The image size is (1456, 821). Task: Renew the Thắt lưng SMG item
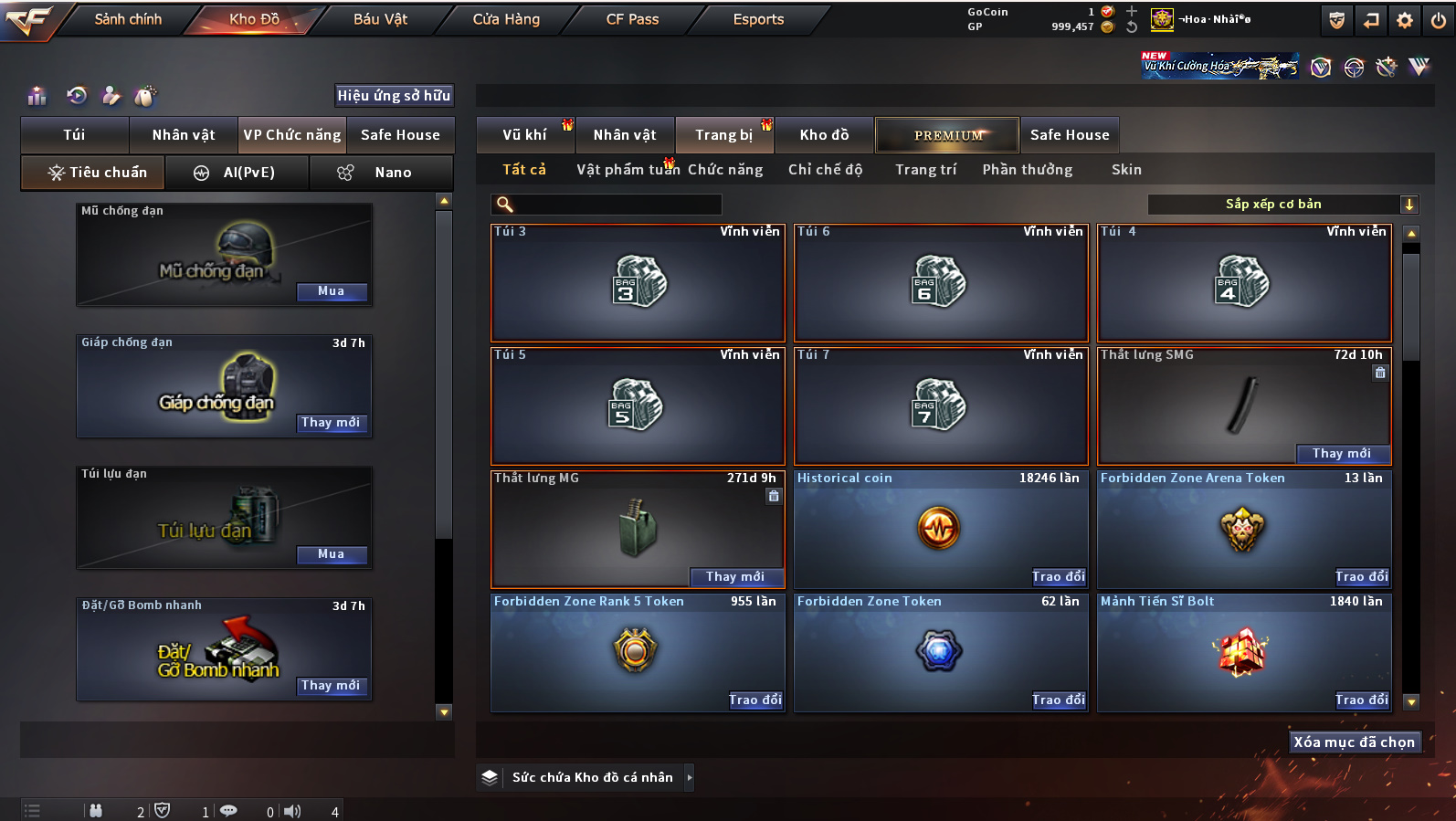pyautogui.click(x=1341, y=454)
